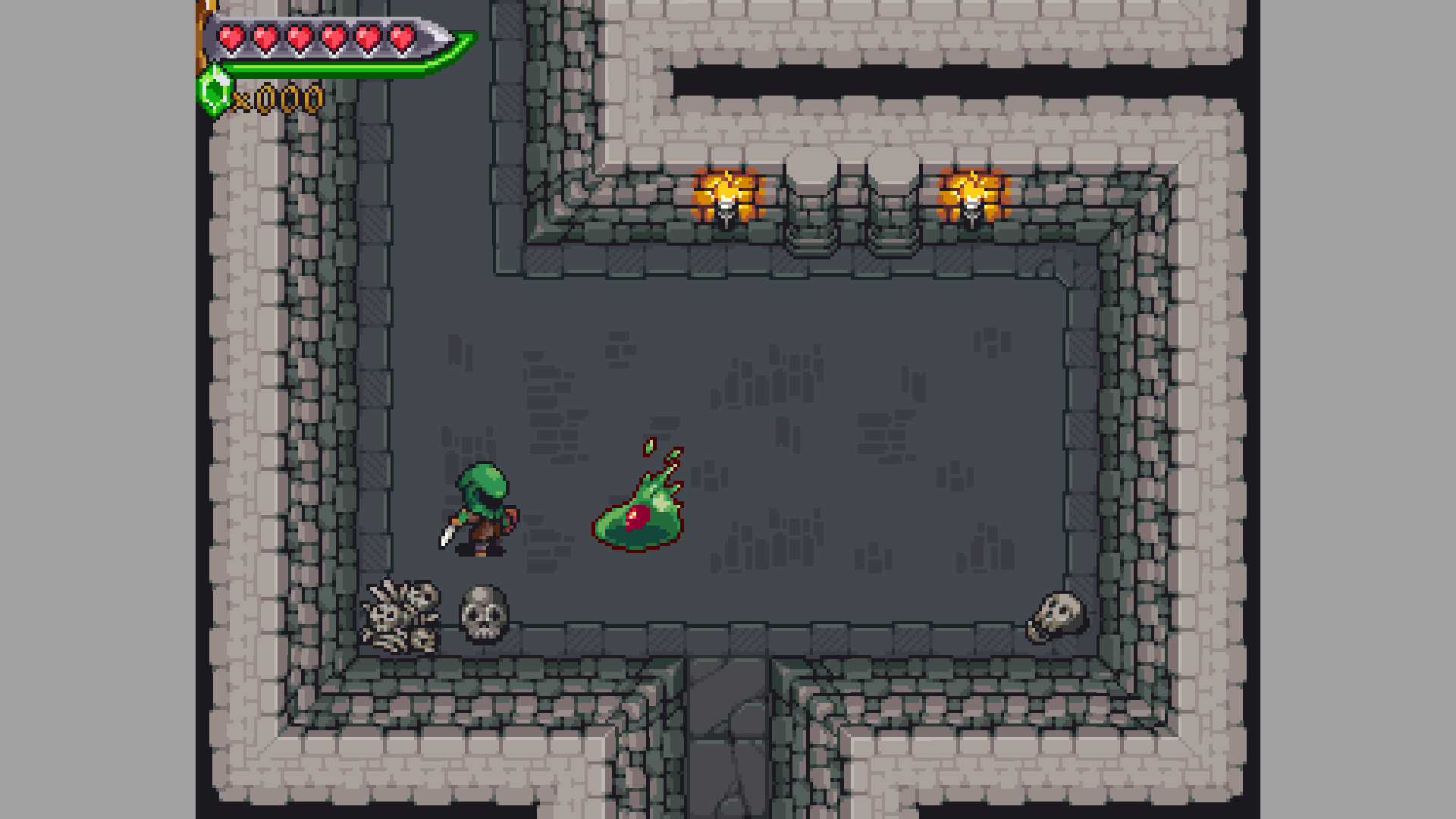Click the middle heart in the health bar
Image resolution: width=1456 pixels, height=819 pixels.
point(299,36)
